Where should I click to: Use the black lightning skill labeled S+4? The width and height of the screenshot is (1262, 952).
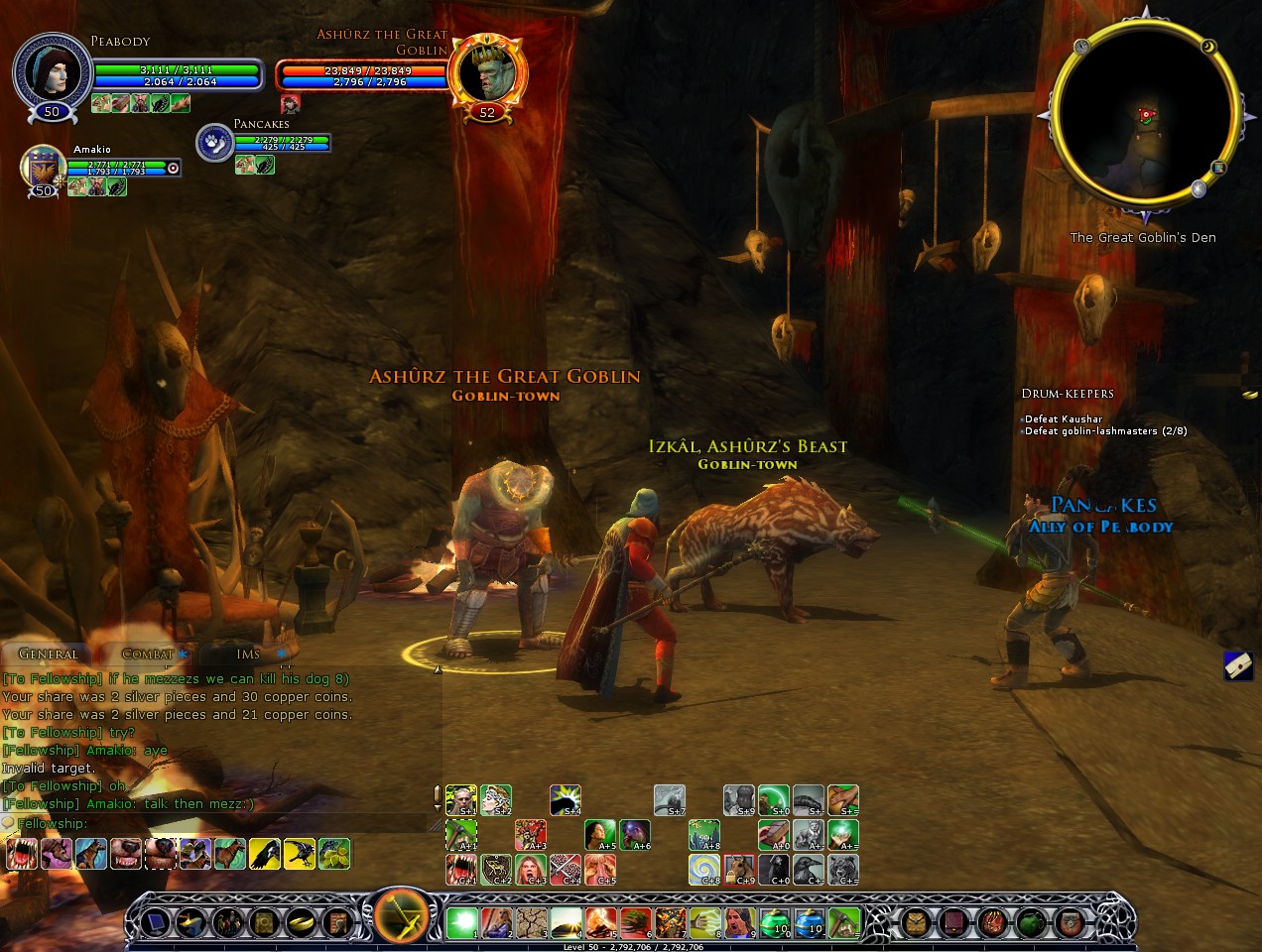coord(566,799)
